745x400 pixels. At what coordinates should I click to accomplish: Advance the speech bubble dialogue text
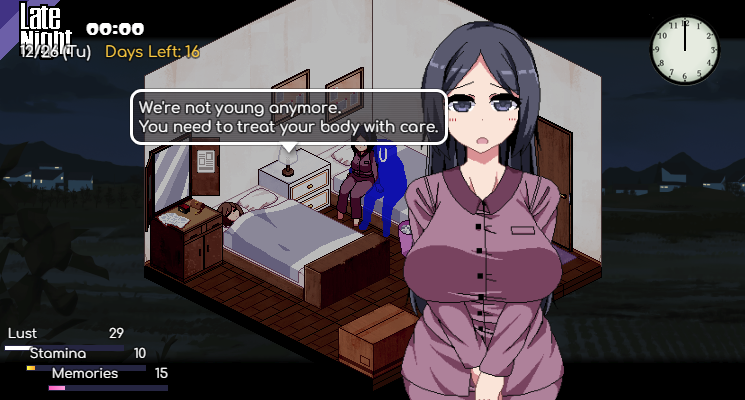[x=288, y=118]
